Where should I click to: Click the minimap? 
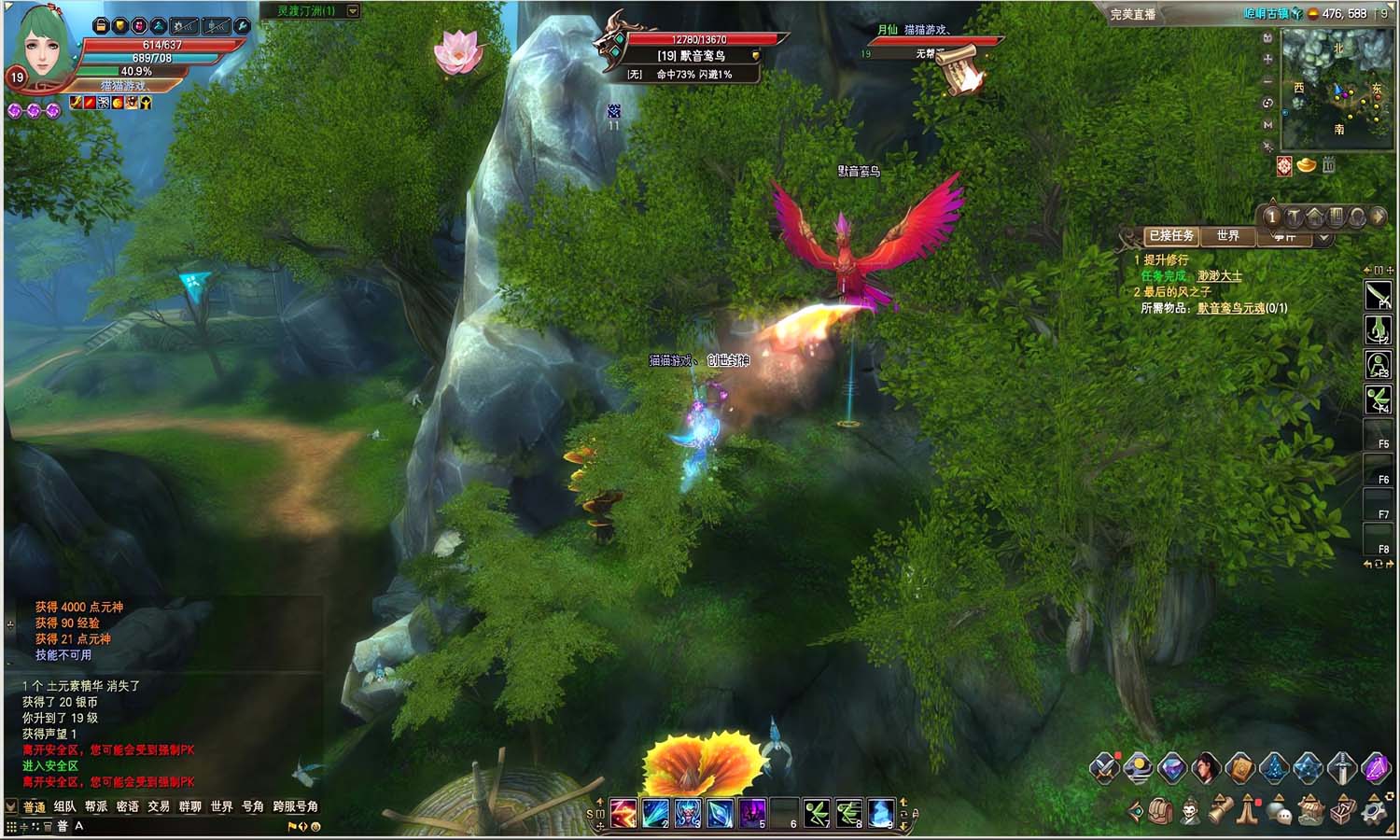click(x=1337, y=89)
